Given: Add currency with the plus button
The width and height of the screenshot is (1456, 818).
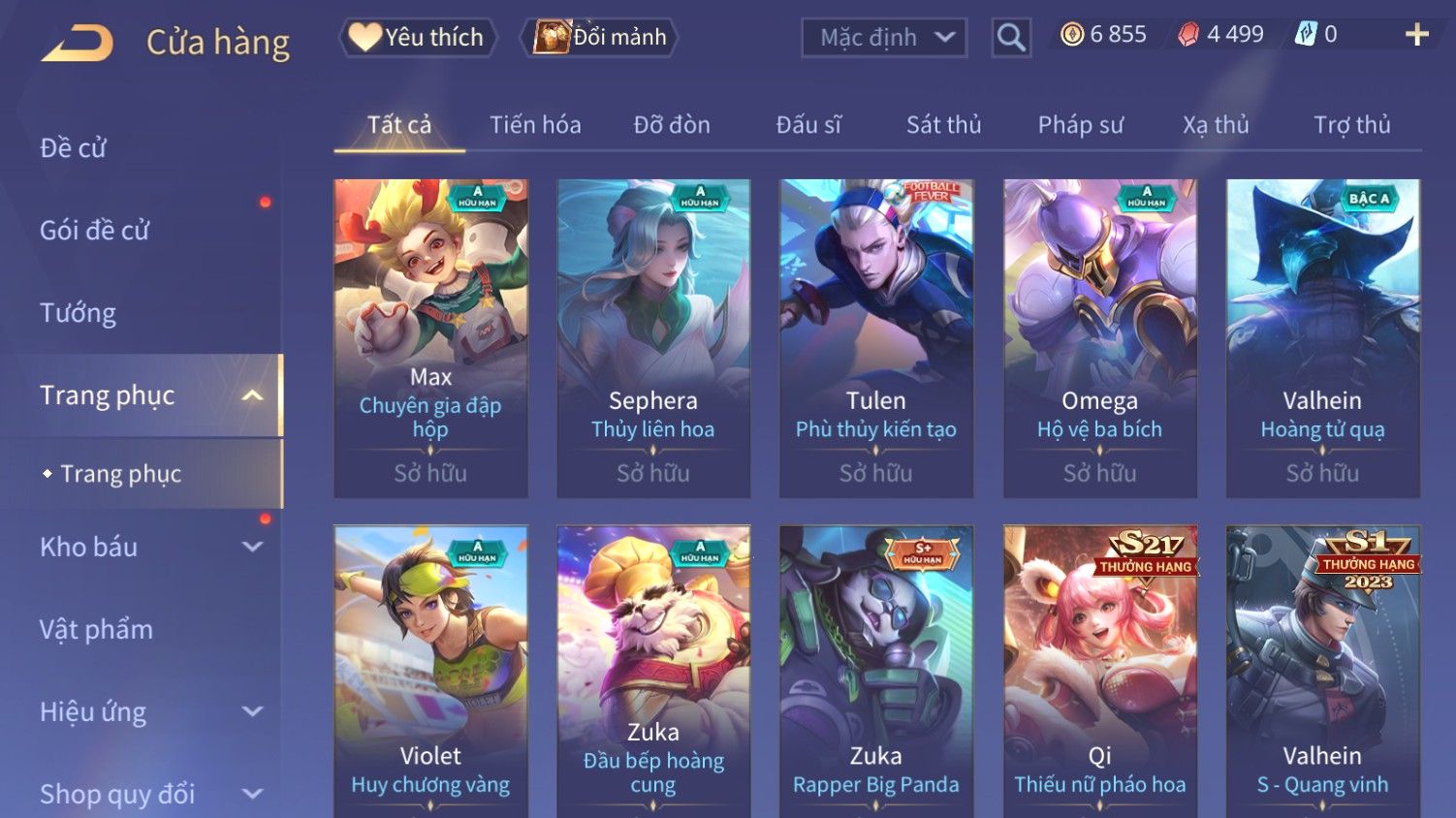Looking at the screenshot, I should pos(1416,35).
